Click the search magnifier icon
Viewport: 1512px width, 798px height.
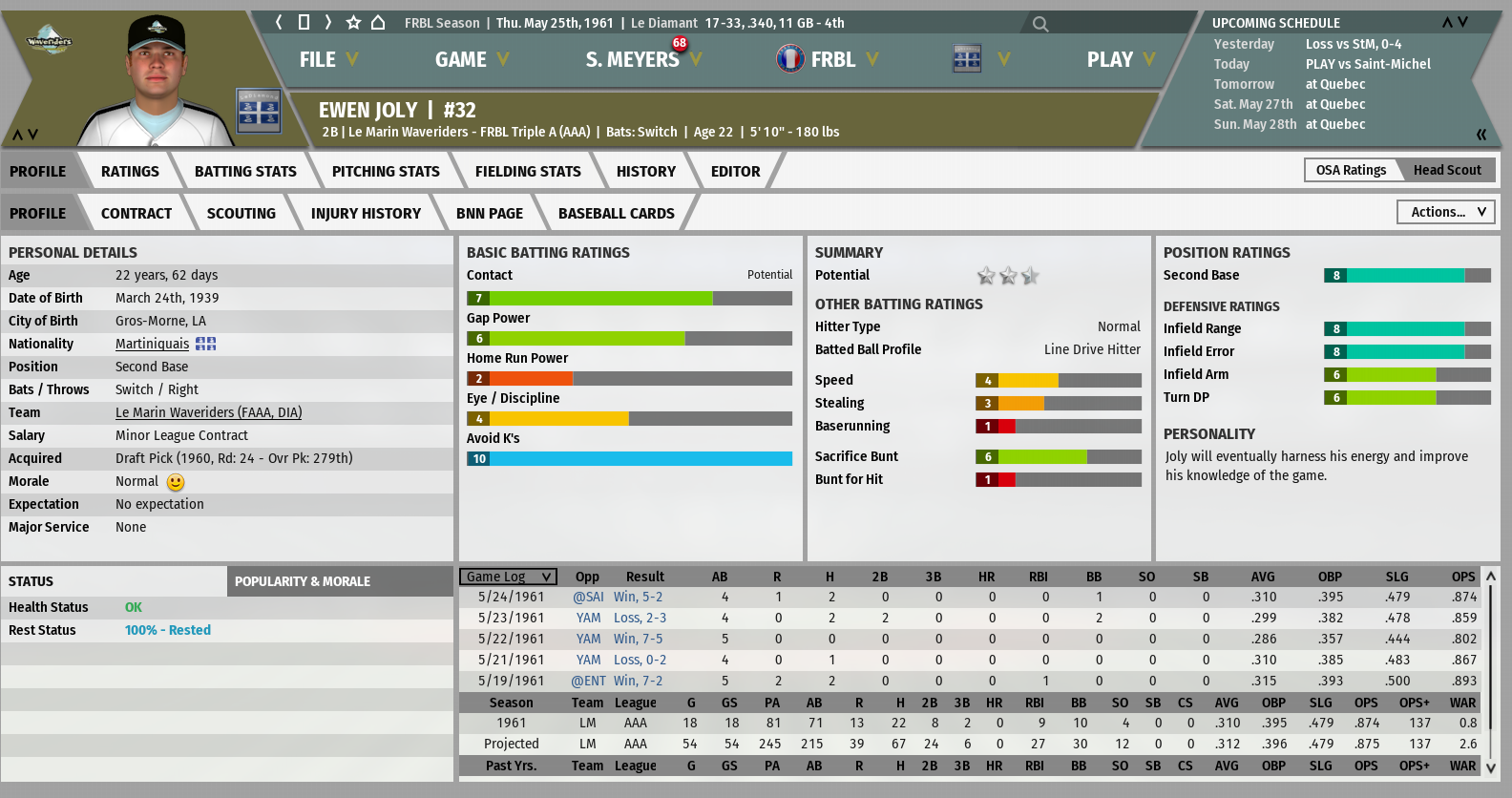(x=1040, y=24)
